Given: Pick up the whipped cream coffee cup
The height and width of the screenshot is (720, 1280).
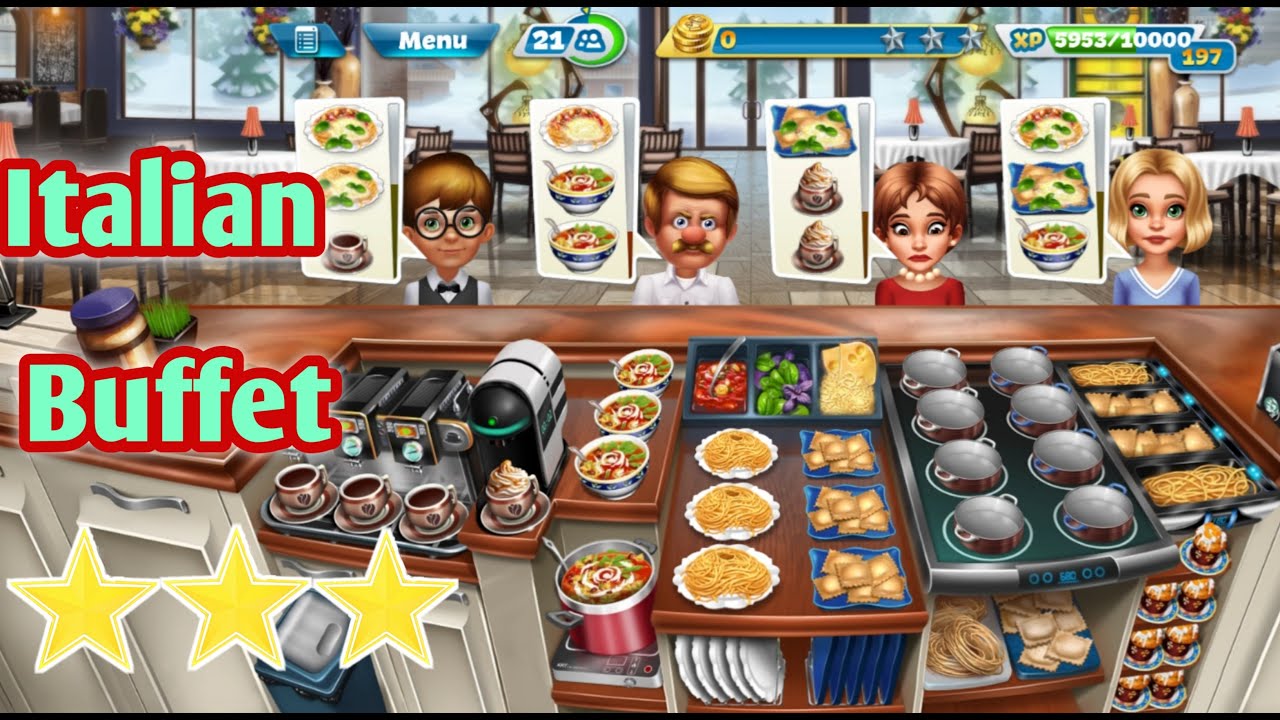Looking at the screenshot, I should coord(512,490).
